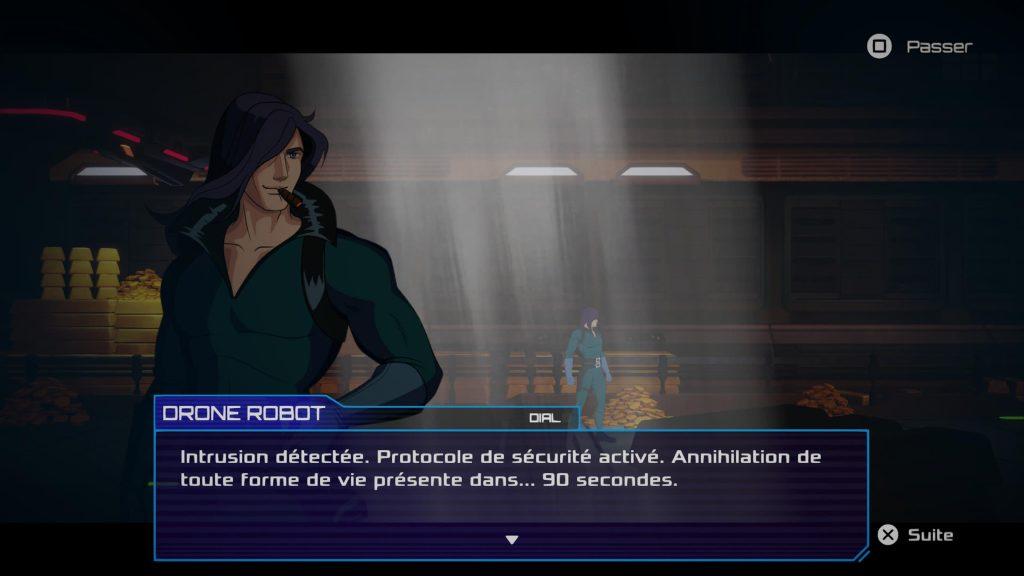Viewport: 1024px width, 576px height.
Task: Click the dialogue box's down arrow
Action: [512, 540]
